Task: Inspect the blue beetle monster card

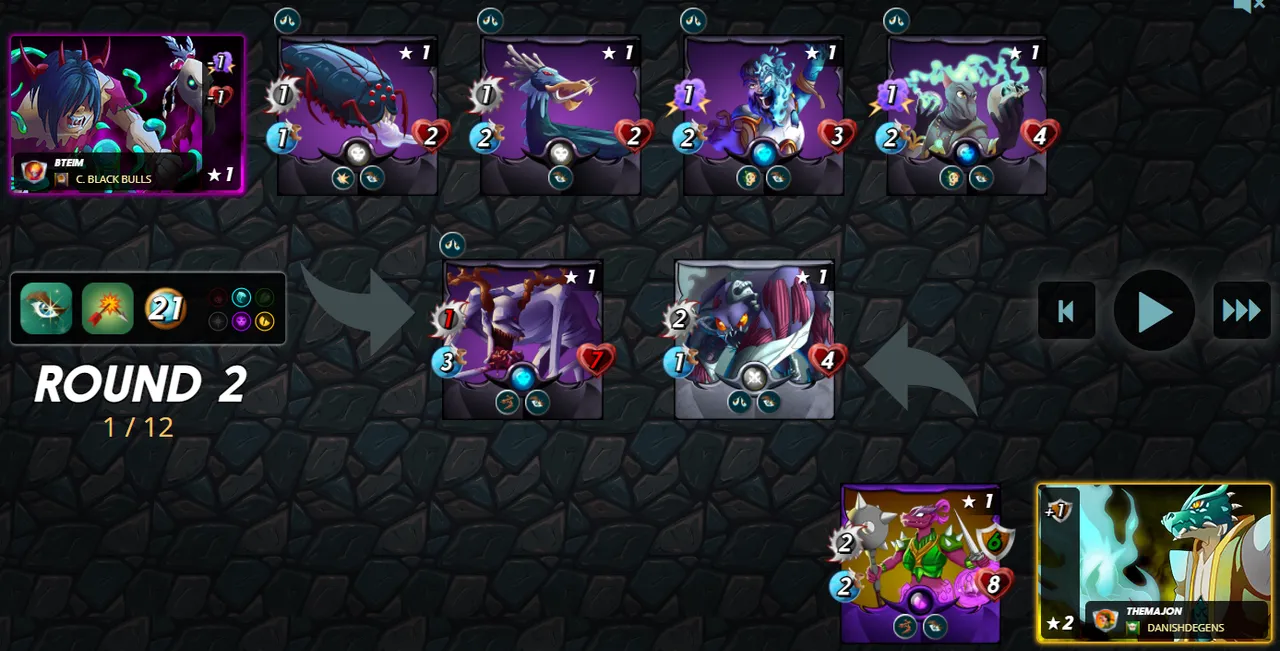Action: [357, 115]
